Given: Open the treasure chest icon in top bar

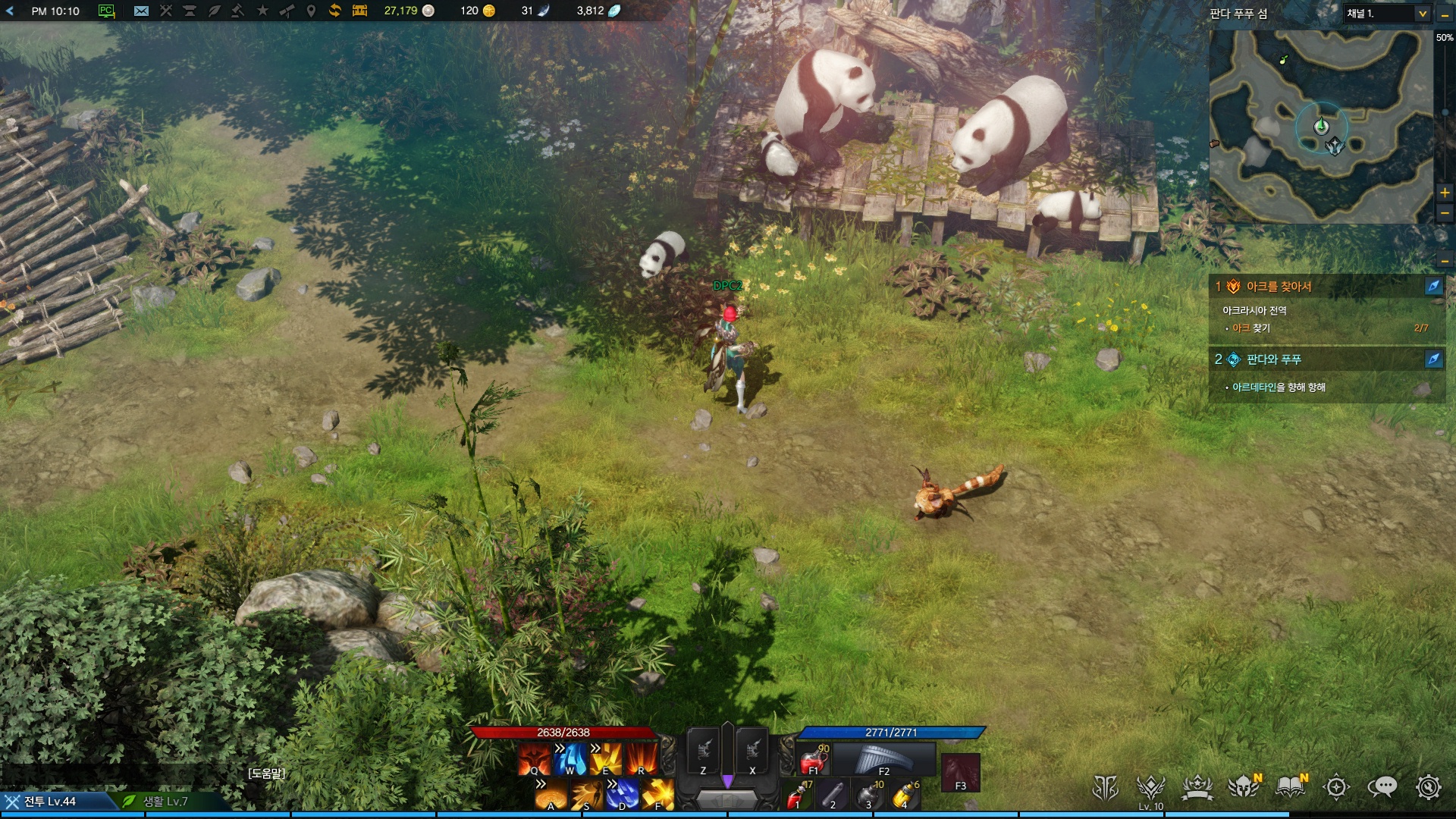Looking at the screenshot, I should 359,11.
